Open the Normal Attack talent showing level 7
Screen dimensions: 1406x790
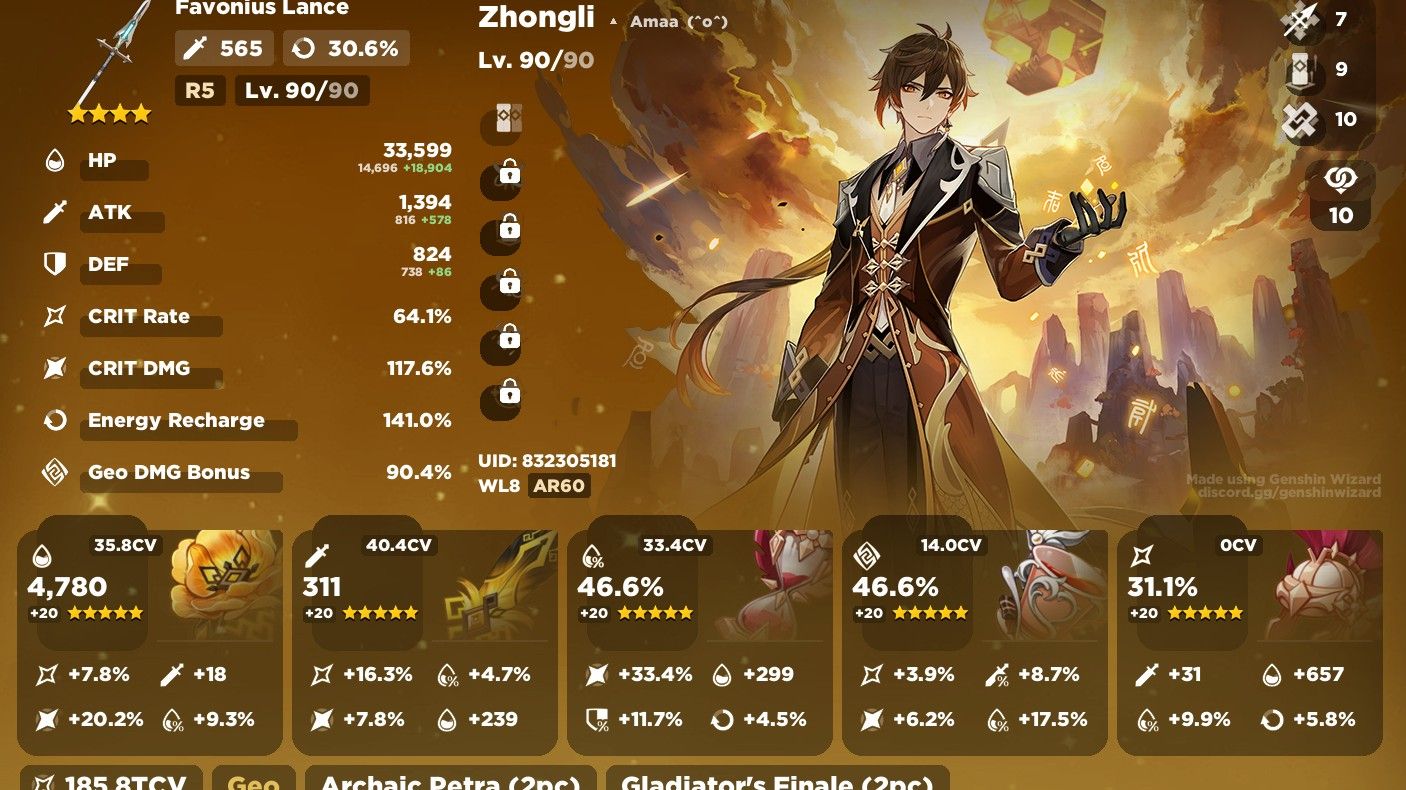[1300, 22]
